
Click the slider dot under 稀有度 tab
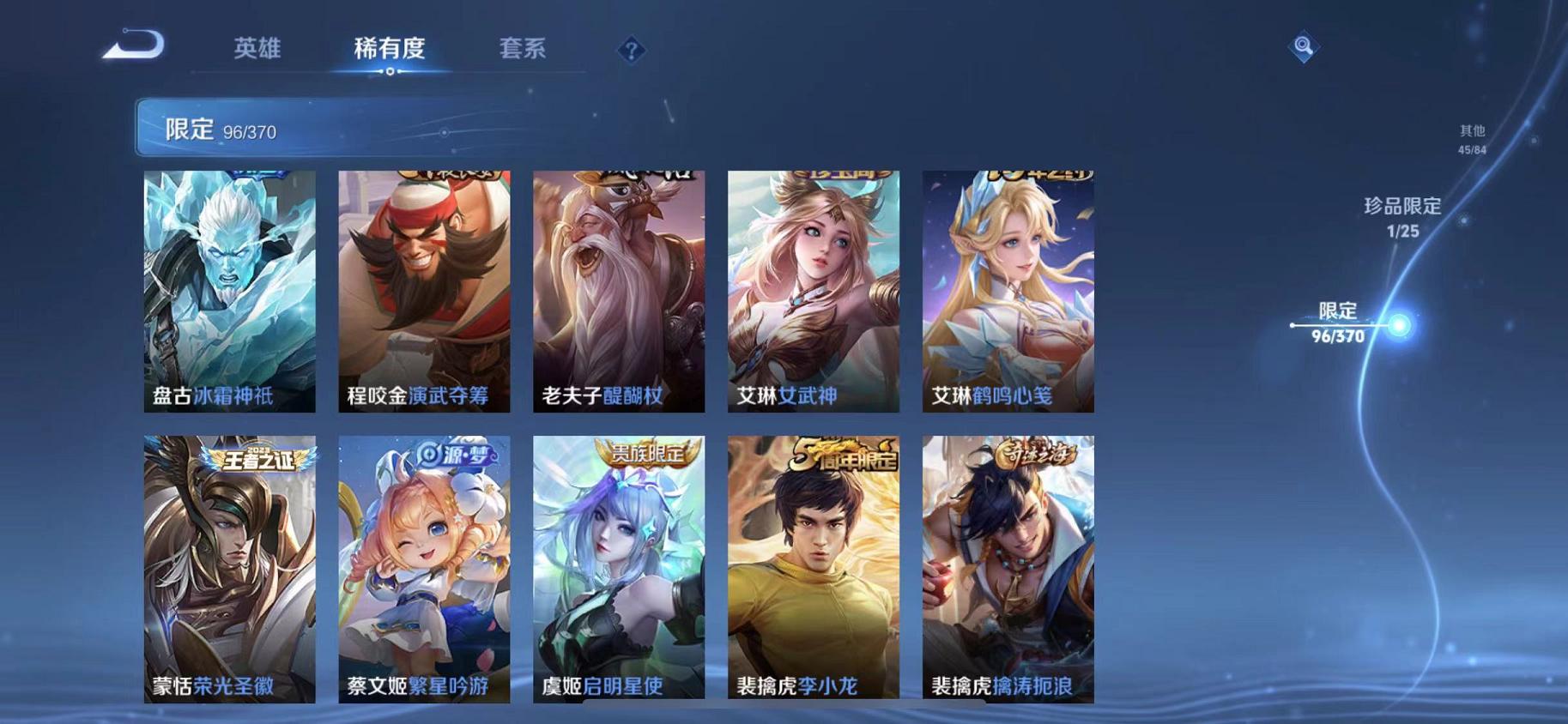(392, 73)
